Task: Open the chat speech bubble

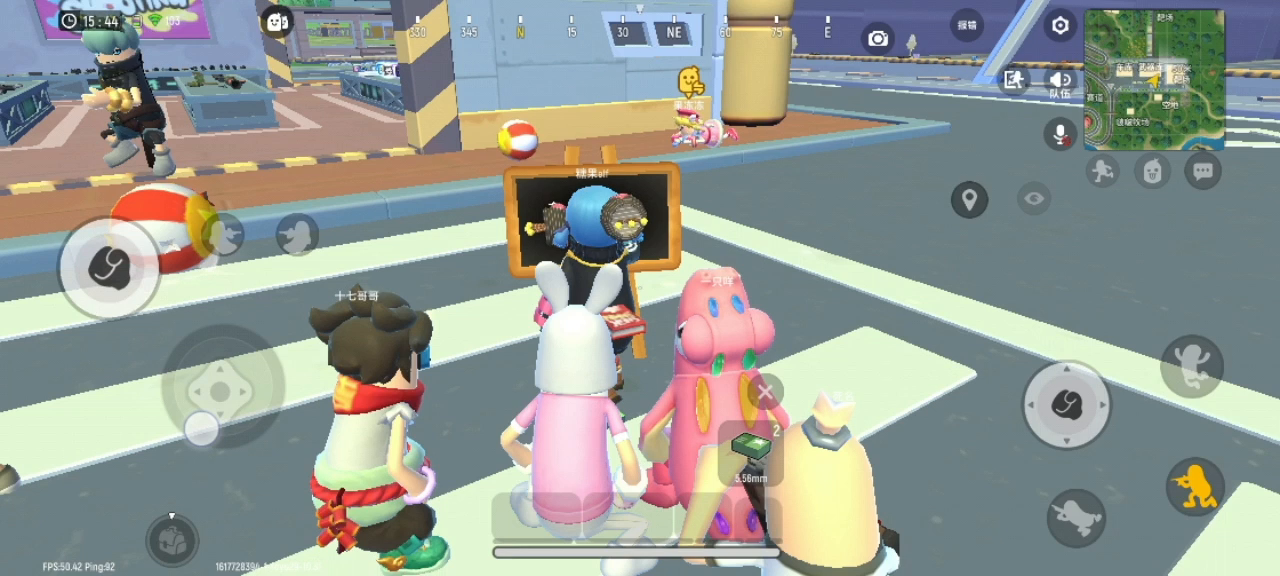Action: tap(1202, 171)
